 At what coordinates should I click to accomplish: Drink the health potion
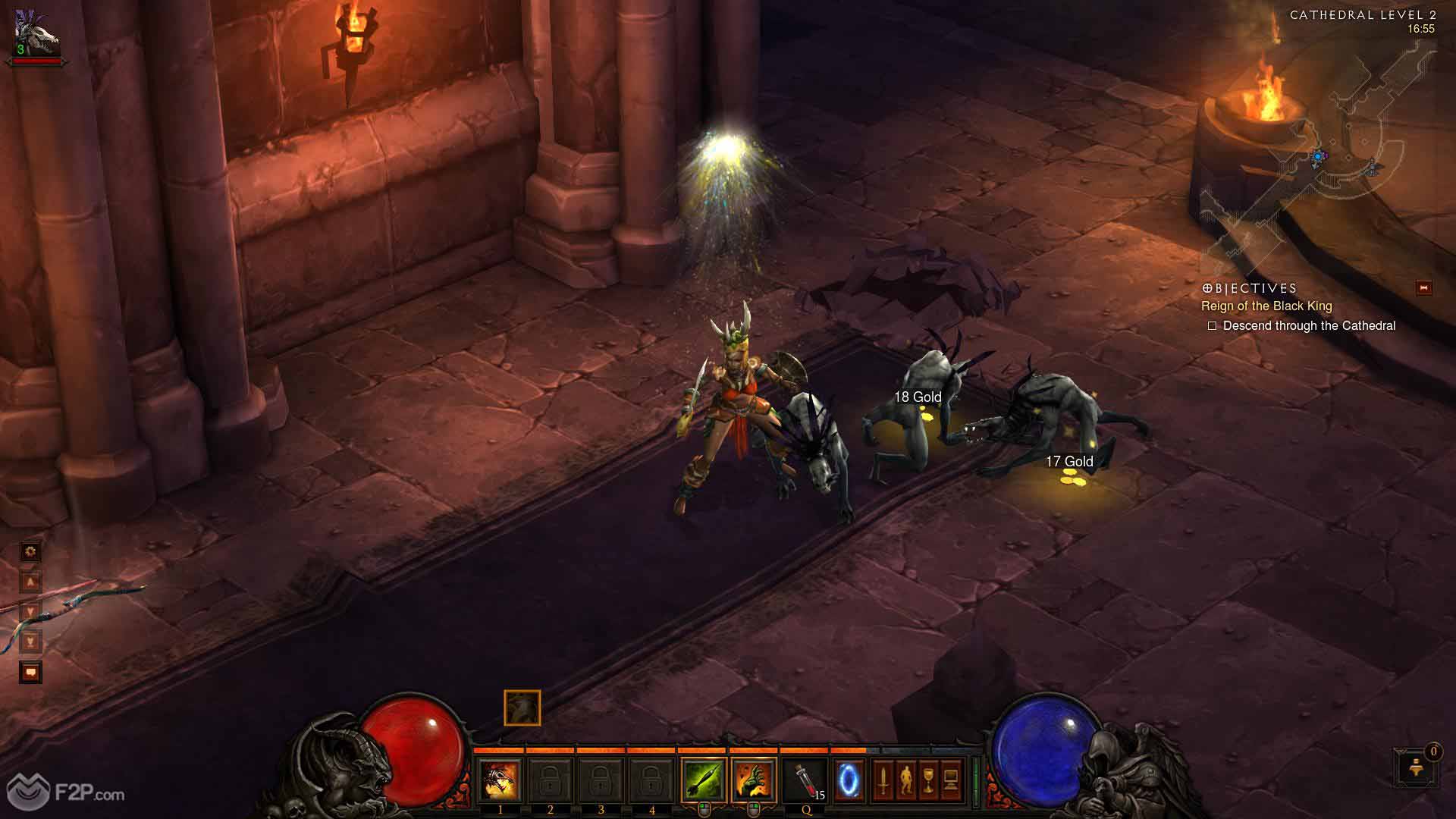(806, 780)
